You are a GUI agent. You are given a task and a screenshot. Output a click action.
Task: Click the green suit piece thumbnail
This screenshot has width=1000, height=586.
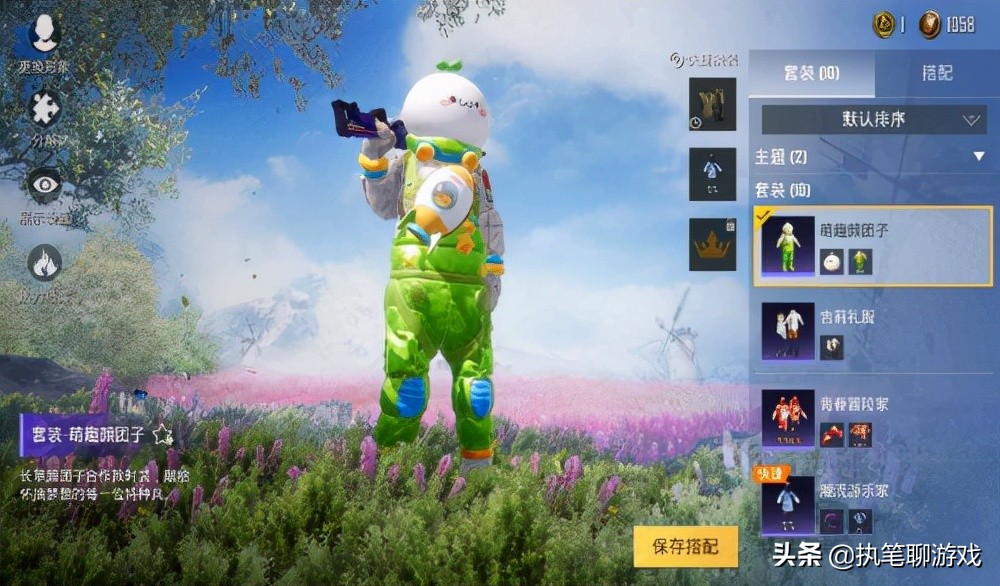click(860, 262)
